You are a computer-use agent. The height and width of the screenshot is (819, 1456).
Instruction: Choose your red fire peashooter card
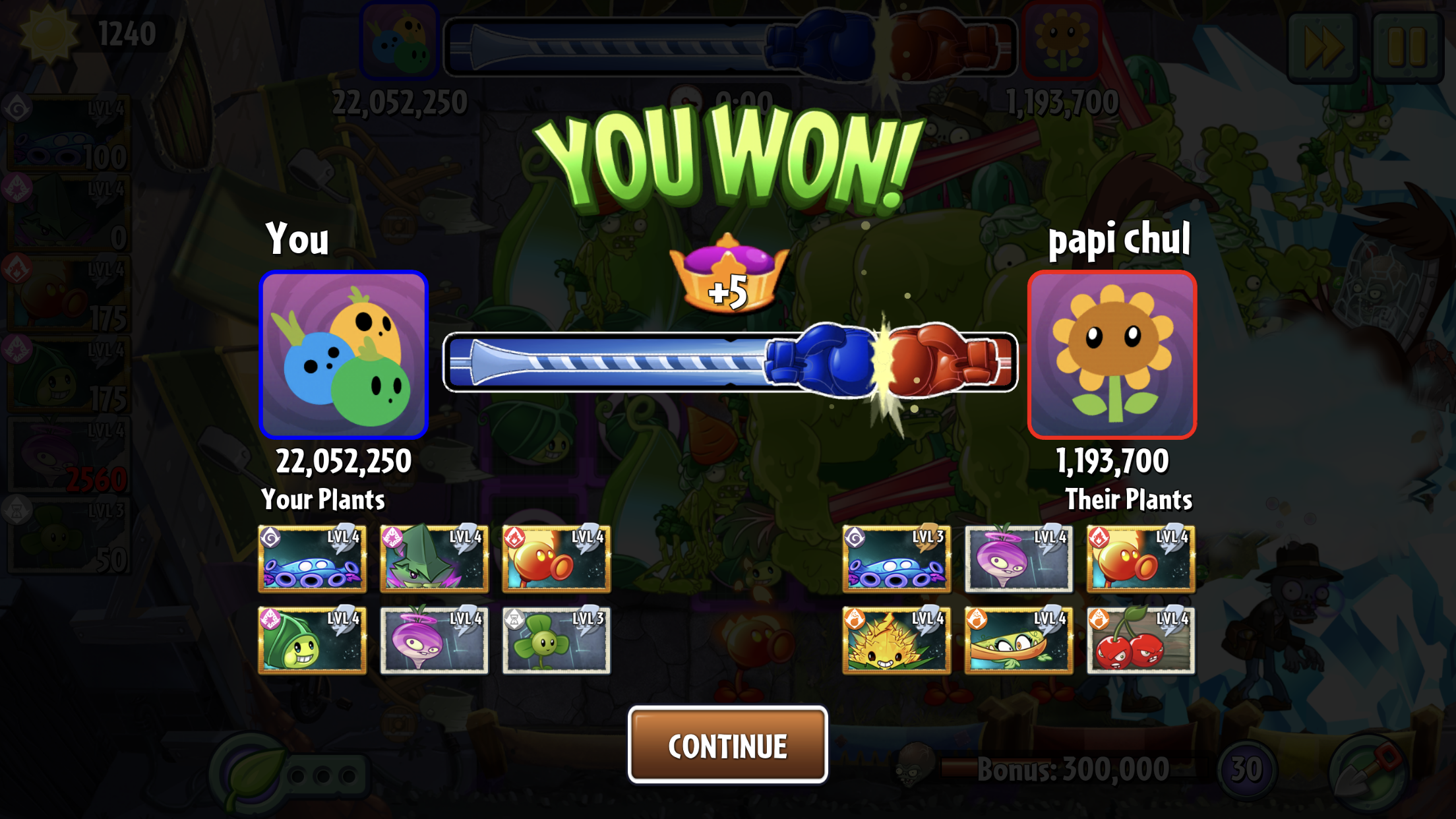[x=556, y=559]
